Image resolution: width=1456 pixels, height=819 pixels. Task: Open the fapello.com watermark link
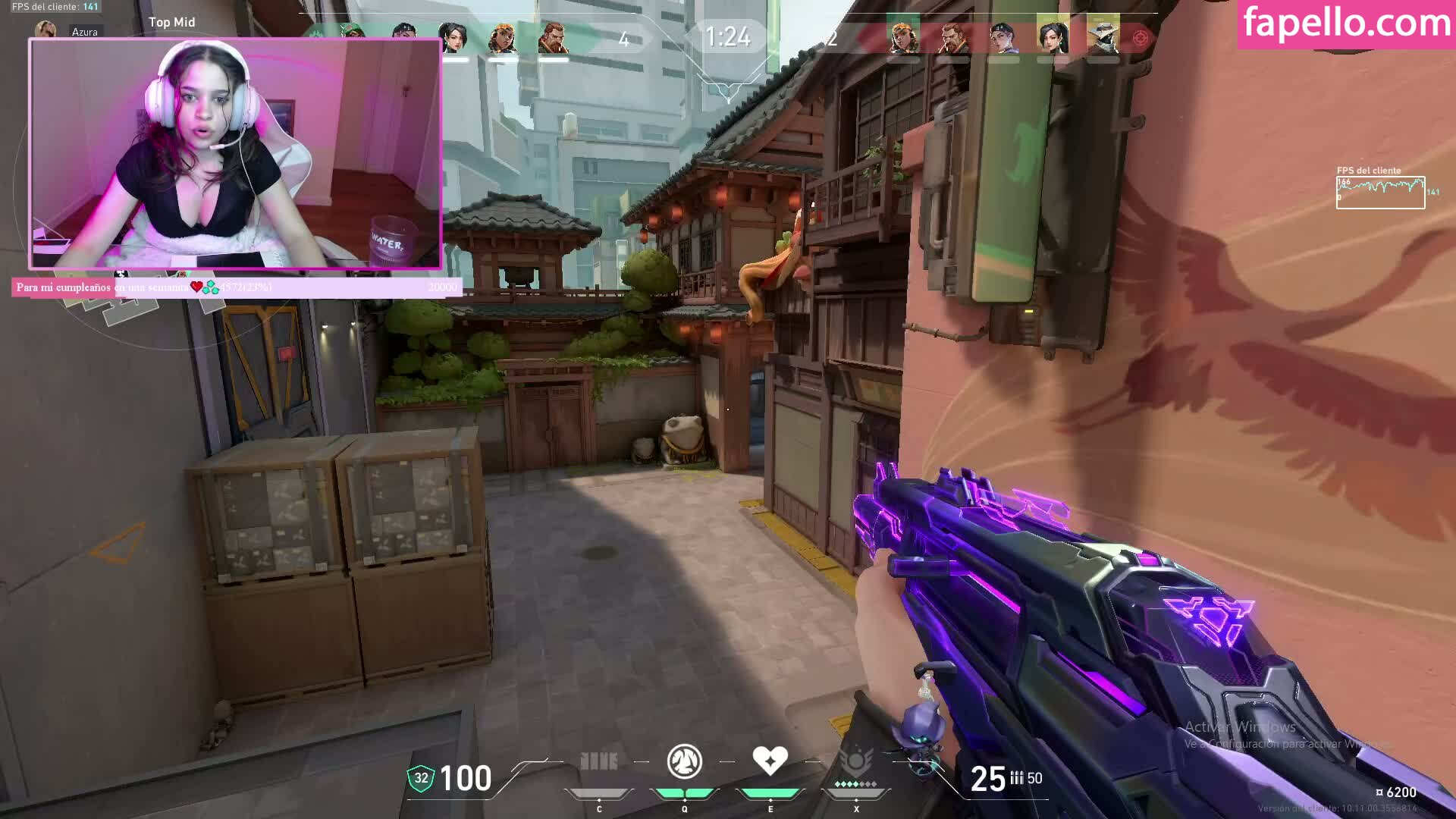click(x=1347, y=24)
